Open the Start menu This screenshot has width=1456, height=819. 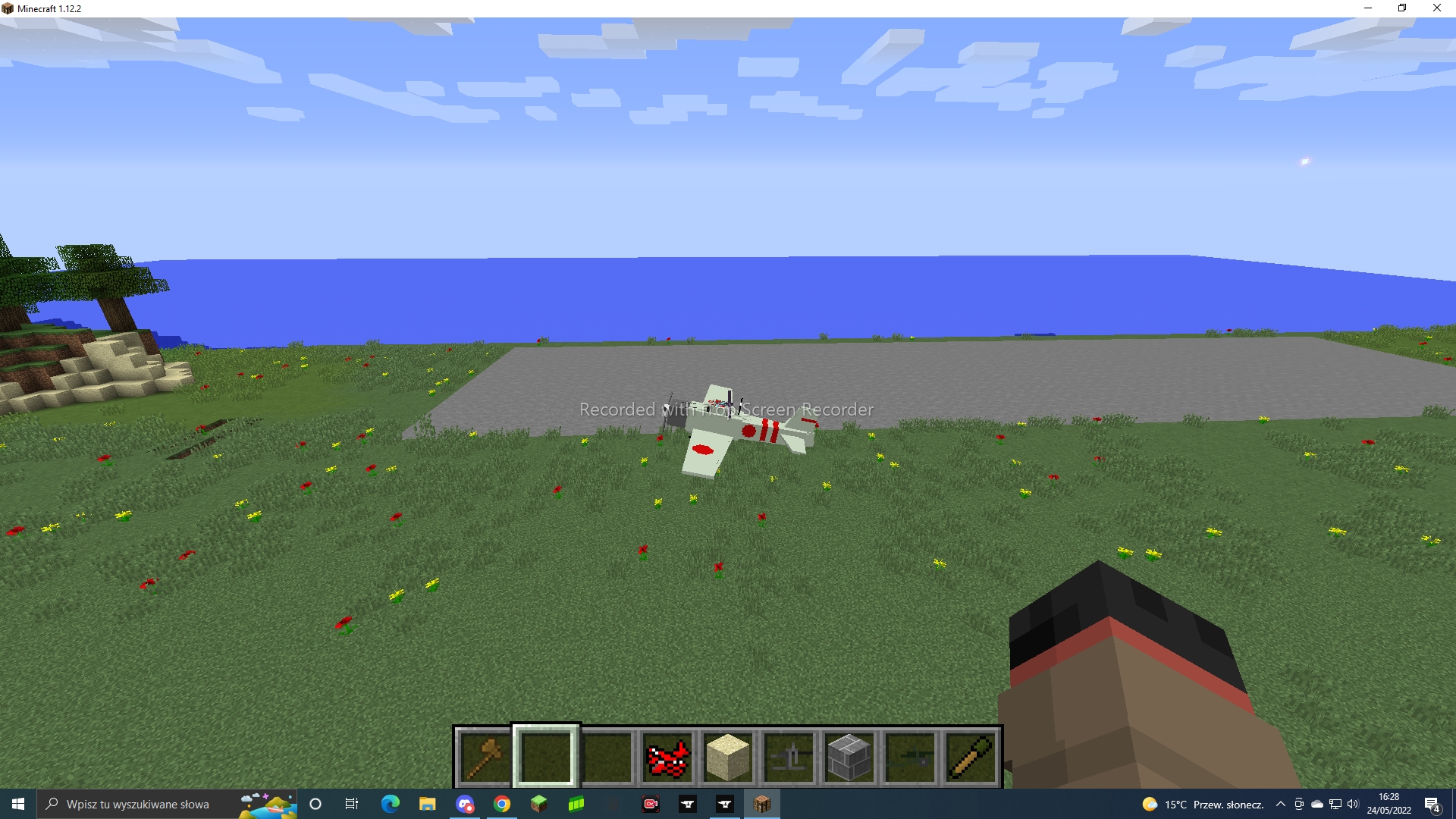(x=16, y=804)
